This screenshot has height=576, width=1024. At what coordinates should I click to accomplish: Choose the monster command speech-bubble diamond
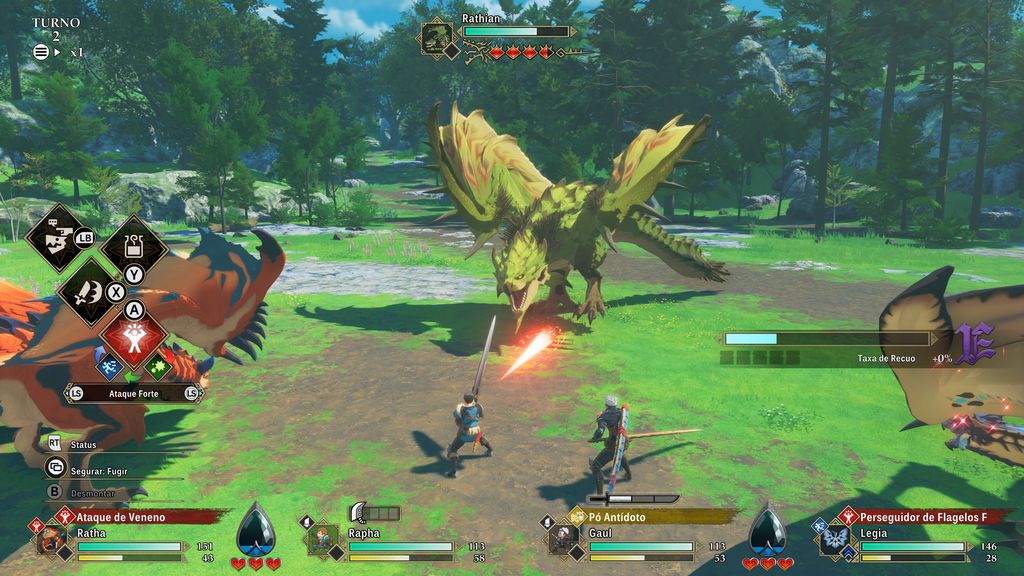[53, 238]
